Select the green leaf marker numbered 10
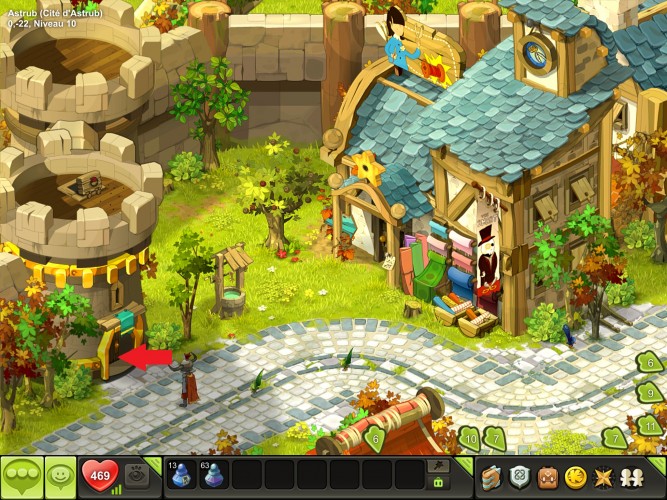 (x=469, y=437)
